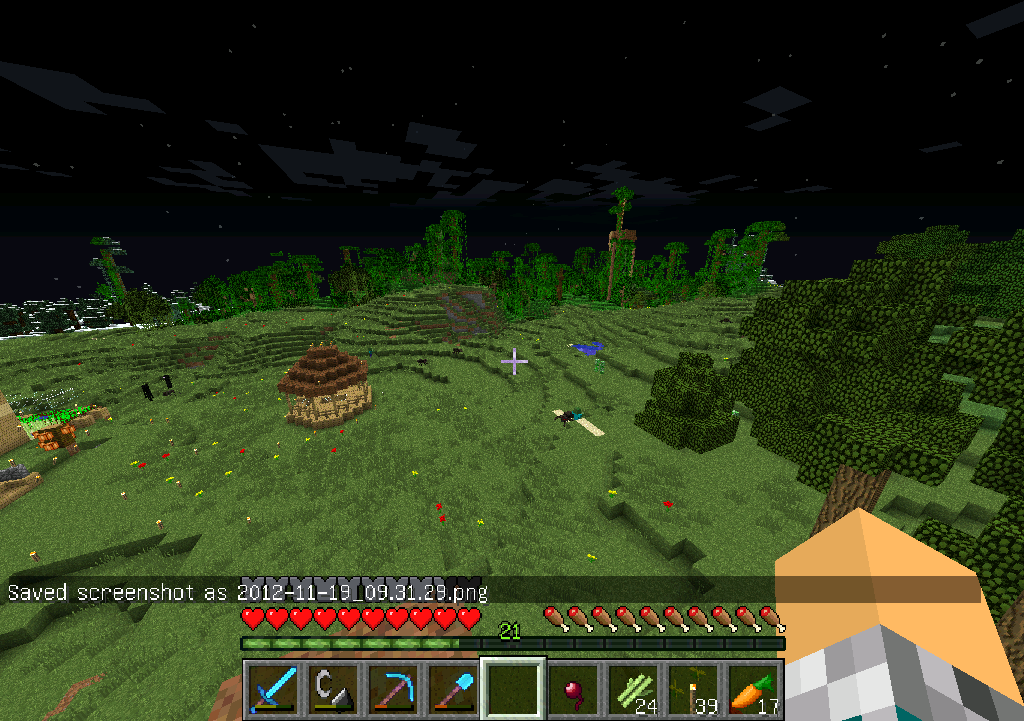Viewport: 1024px width, 721px height.
Task: Select the diamond sword hotbar slot
Action: coord(273,689)
